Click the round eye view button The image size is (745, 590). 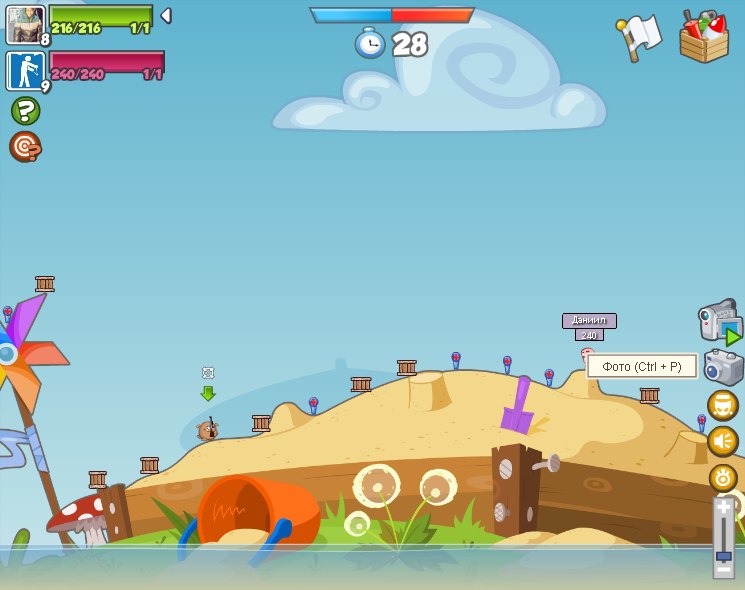point(722,477)
